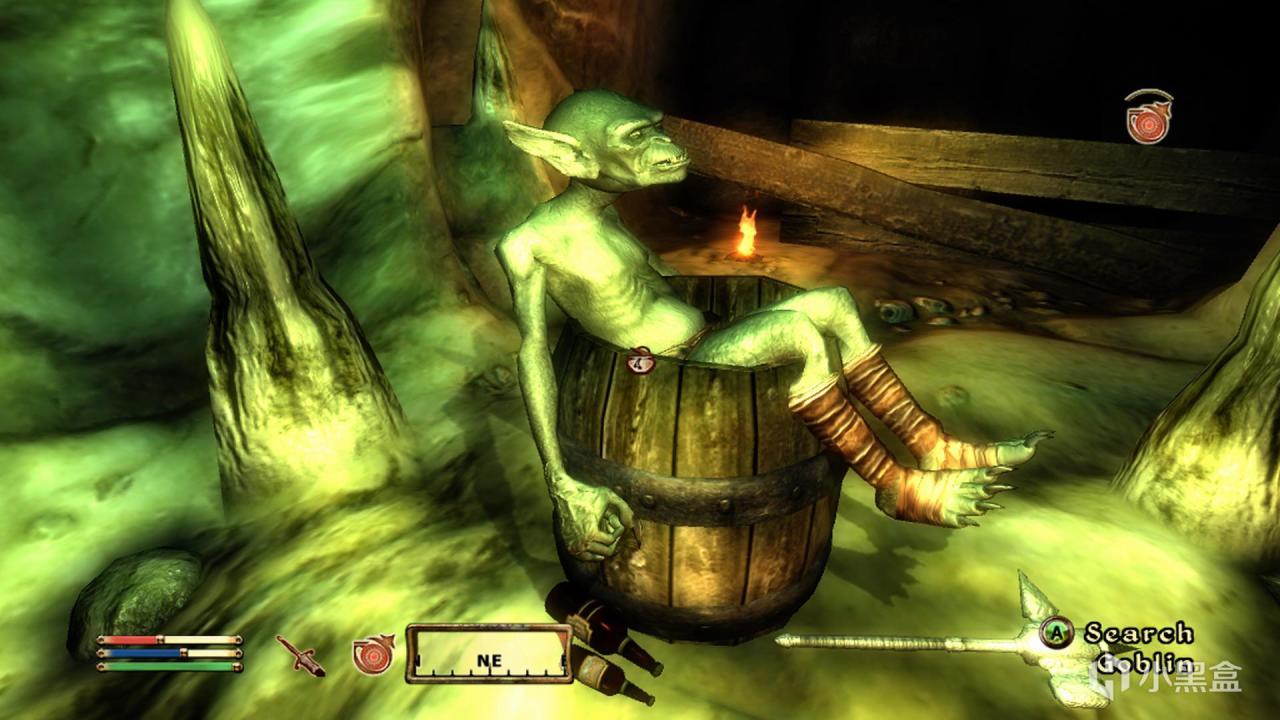
Task: Click the loot crosshair icon on the goblin
Action: pos(640,360)
